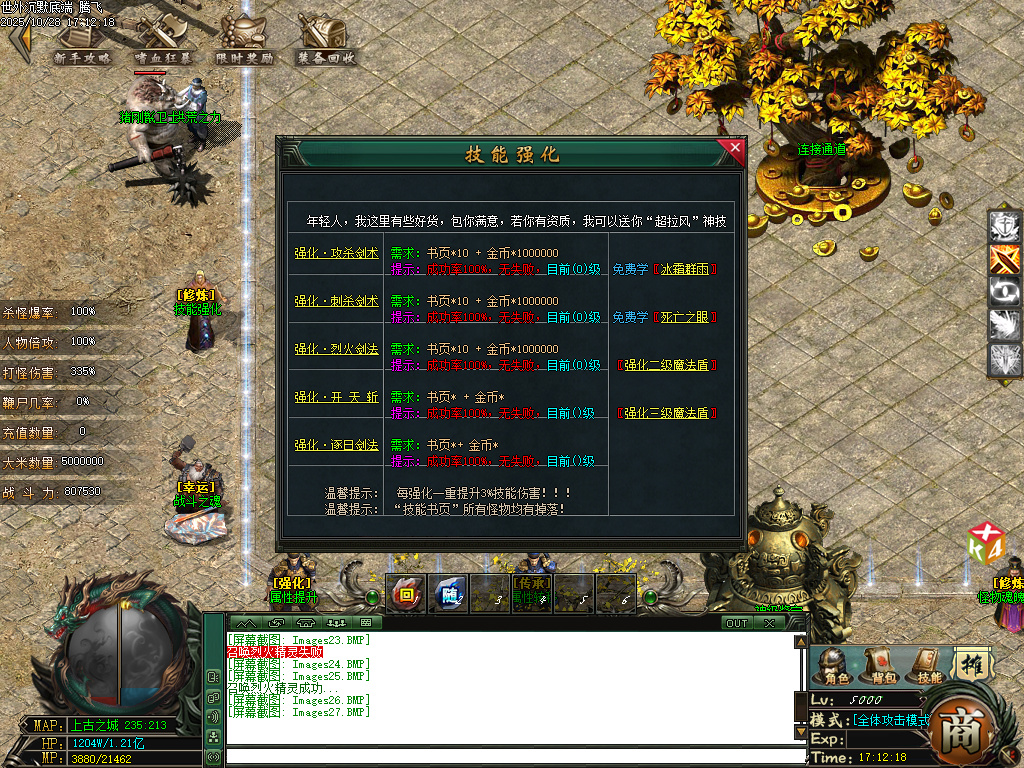Choose 强化·开天斩 enhancement
The height and width of the screenshot is (768, 1024).
click(336, 397)
